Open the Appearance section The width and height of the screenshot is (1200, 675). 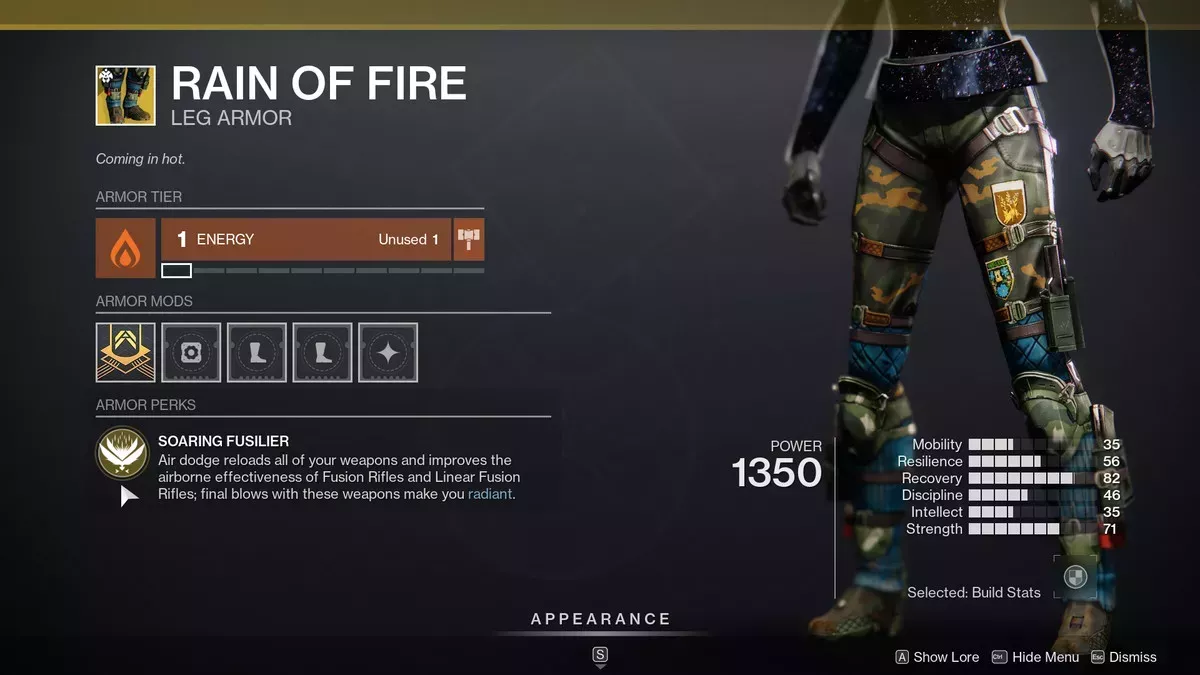(x=600, y=619)
